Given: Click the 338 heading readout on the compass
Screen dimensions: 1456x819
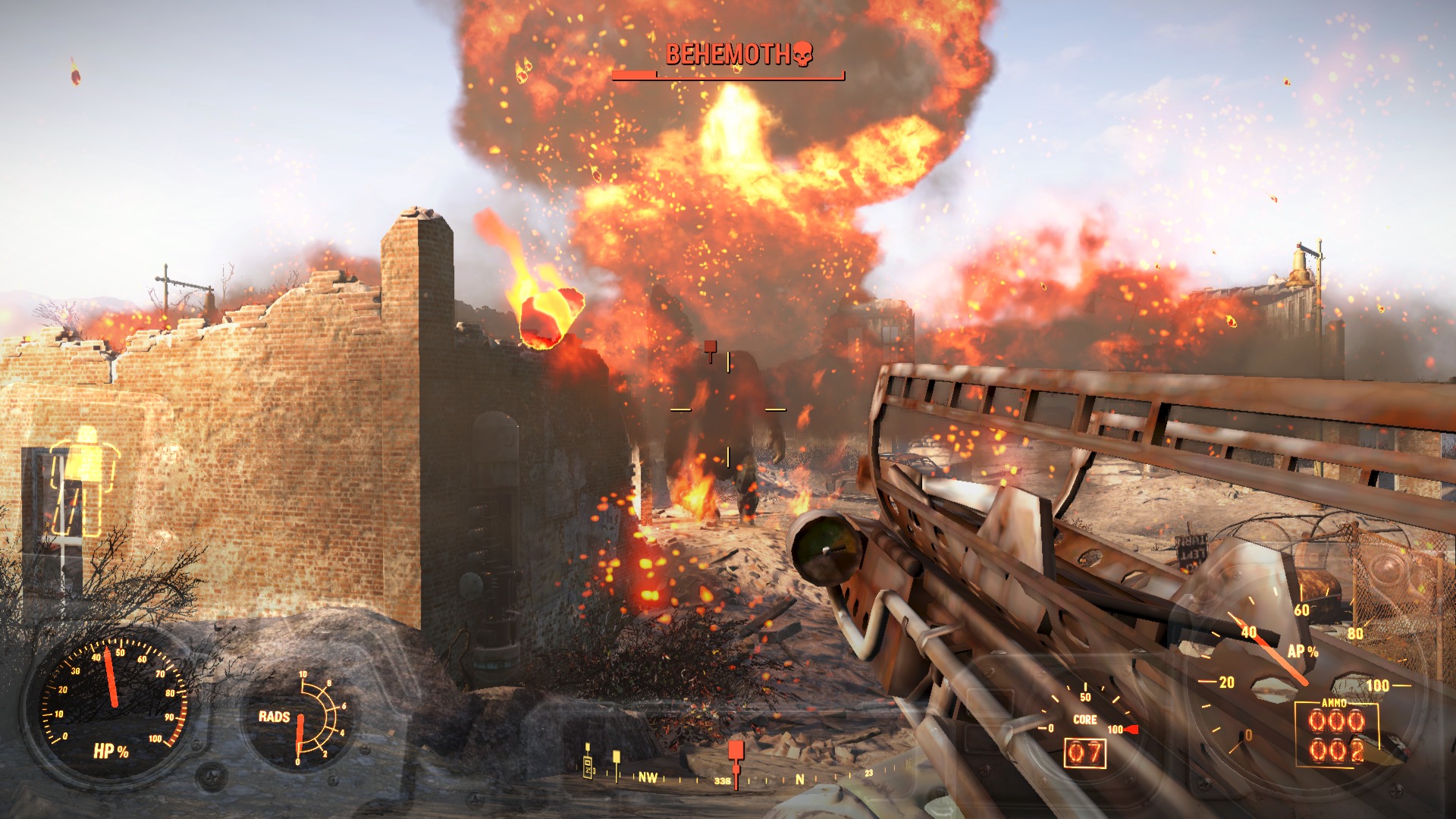Looking at the screenshot, I should point(721,780).
